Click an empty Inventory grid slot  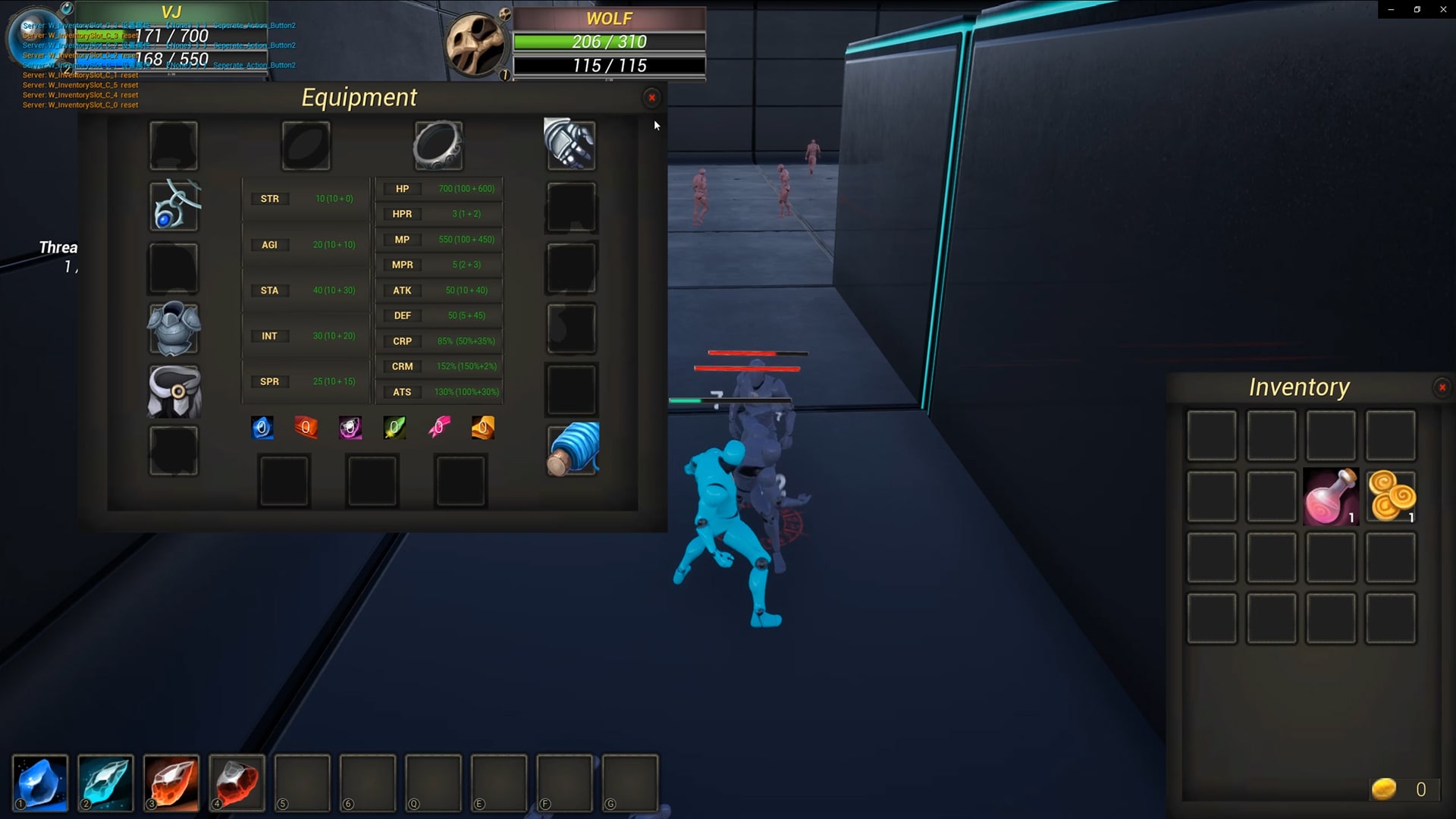1211,435
